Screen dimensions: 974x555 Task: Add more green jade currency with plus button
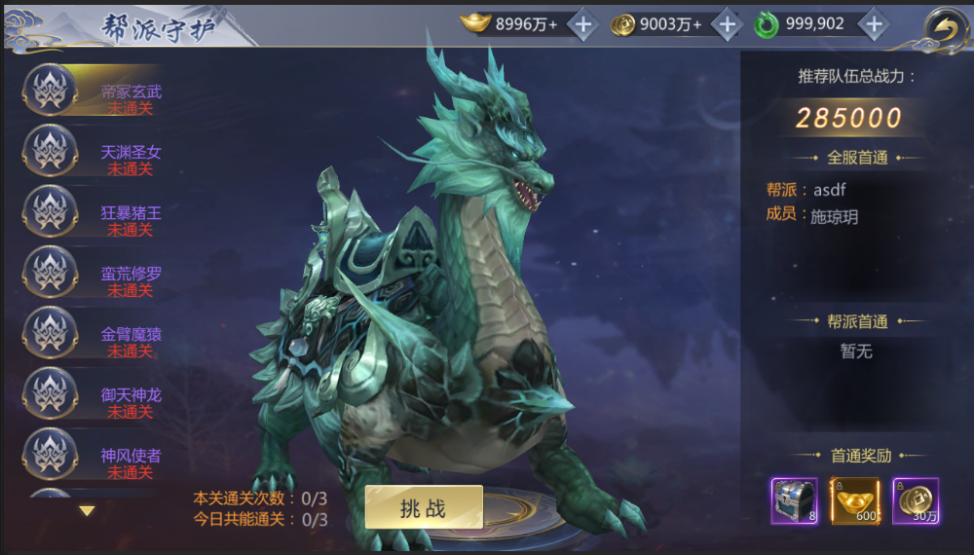point(873,25)
